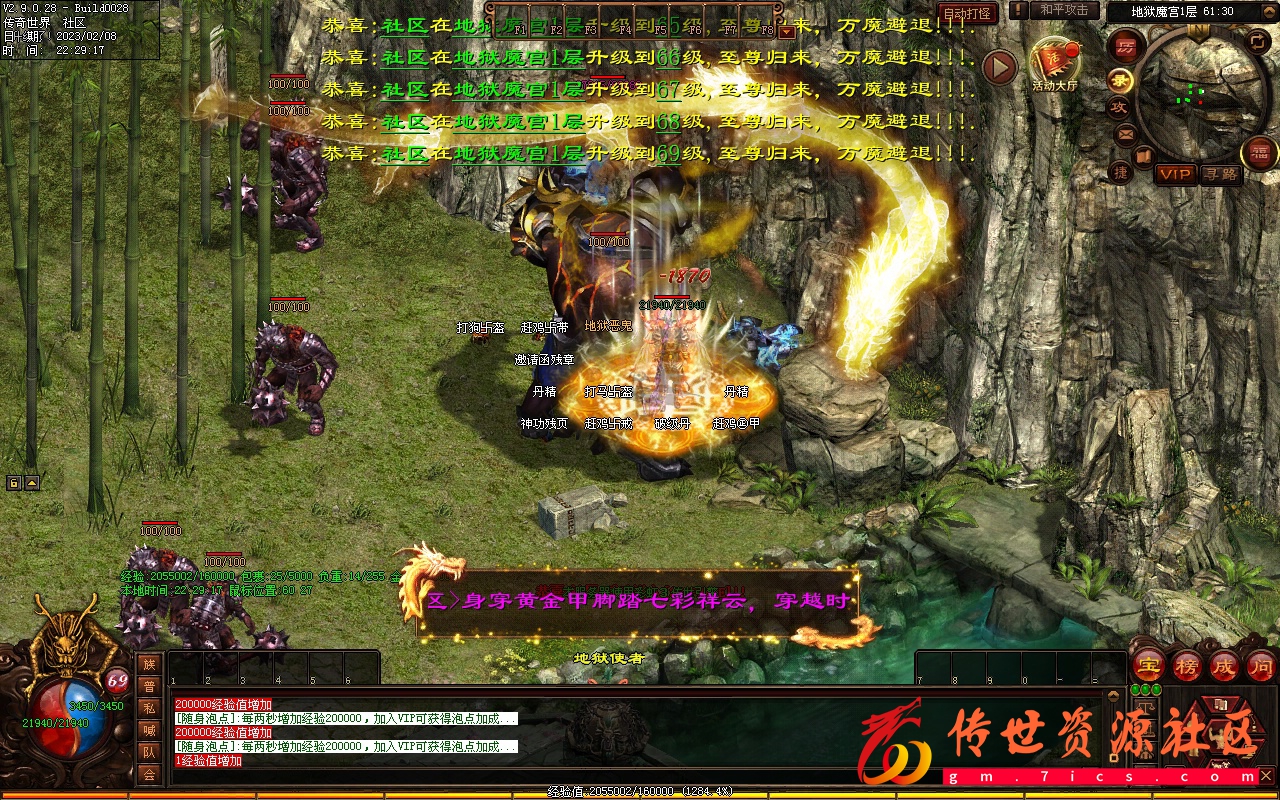Open the mail envelope icon
1280x800 pixels.
click(x=1125, y=133)
